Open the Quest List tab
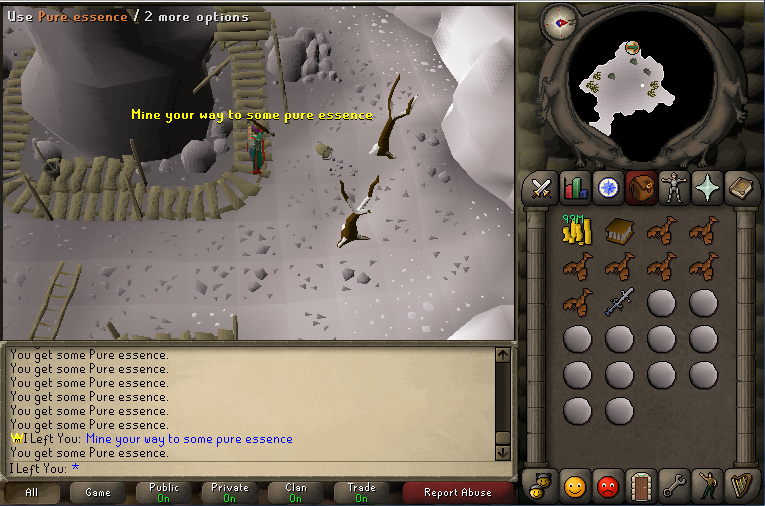This screenshot has width=765, height=506. 608,188
